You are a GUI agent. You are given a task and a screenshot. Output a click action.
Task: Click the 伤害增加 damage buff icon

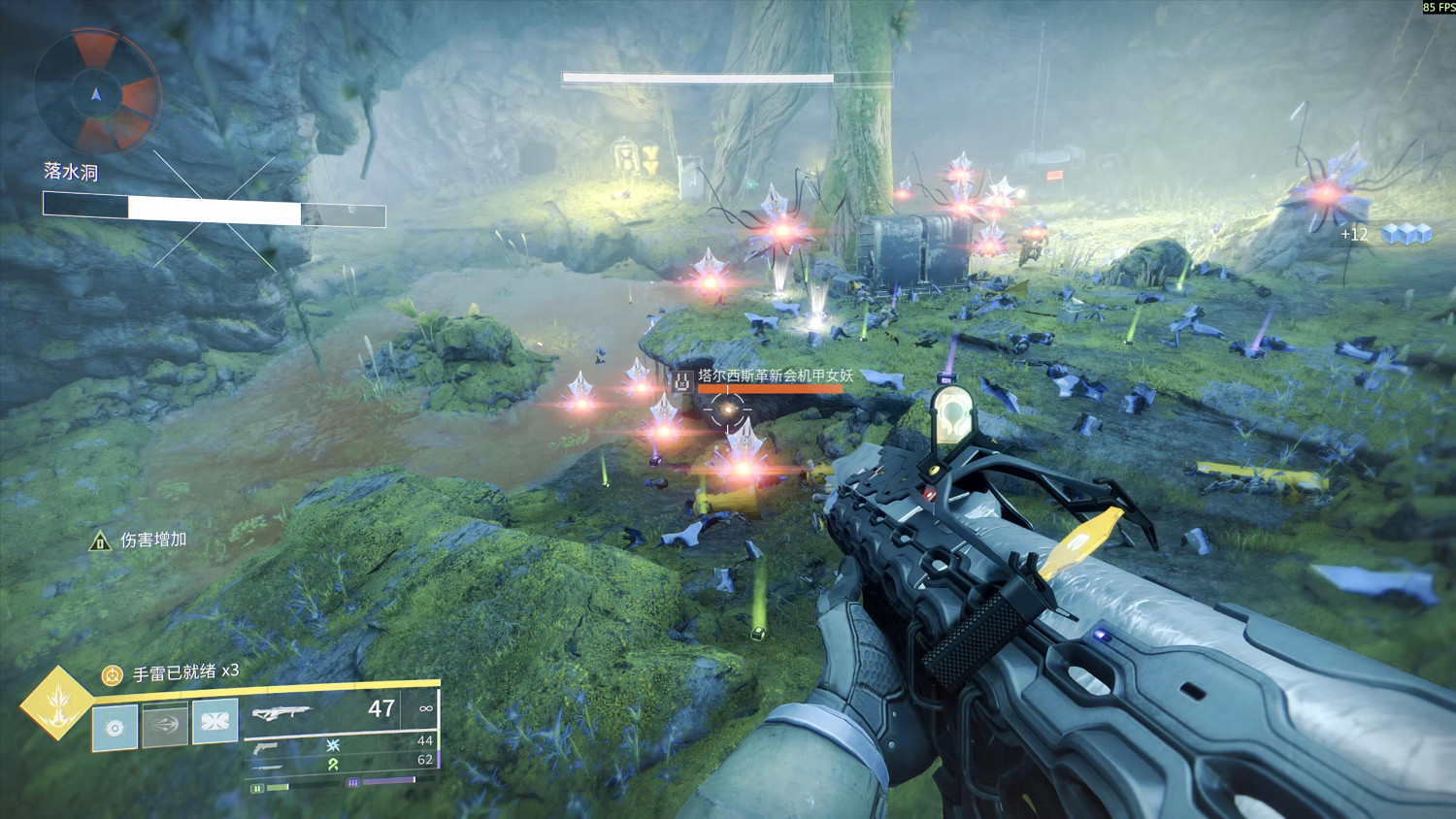pyautogui.click(x=100, y=541)
